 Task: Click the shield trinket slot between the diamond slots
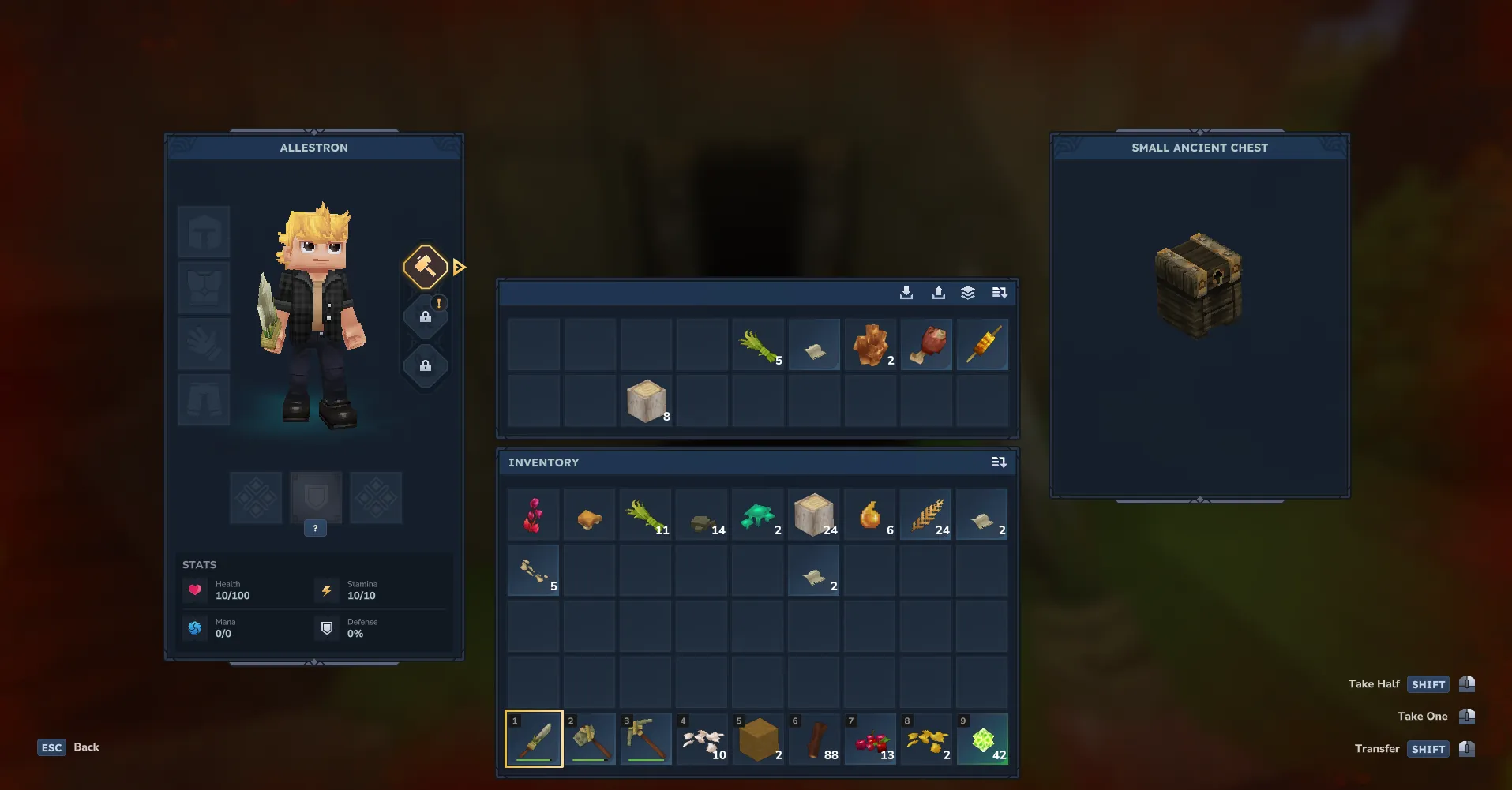click(315, 497)
